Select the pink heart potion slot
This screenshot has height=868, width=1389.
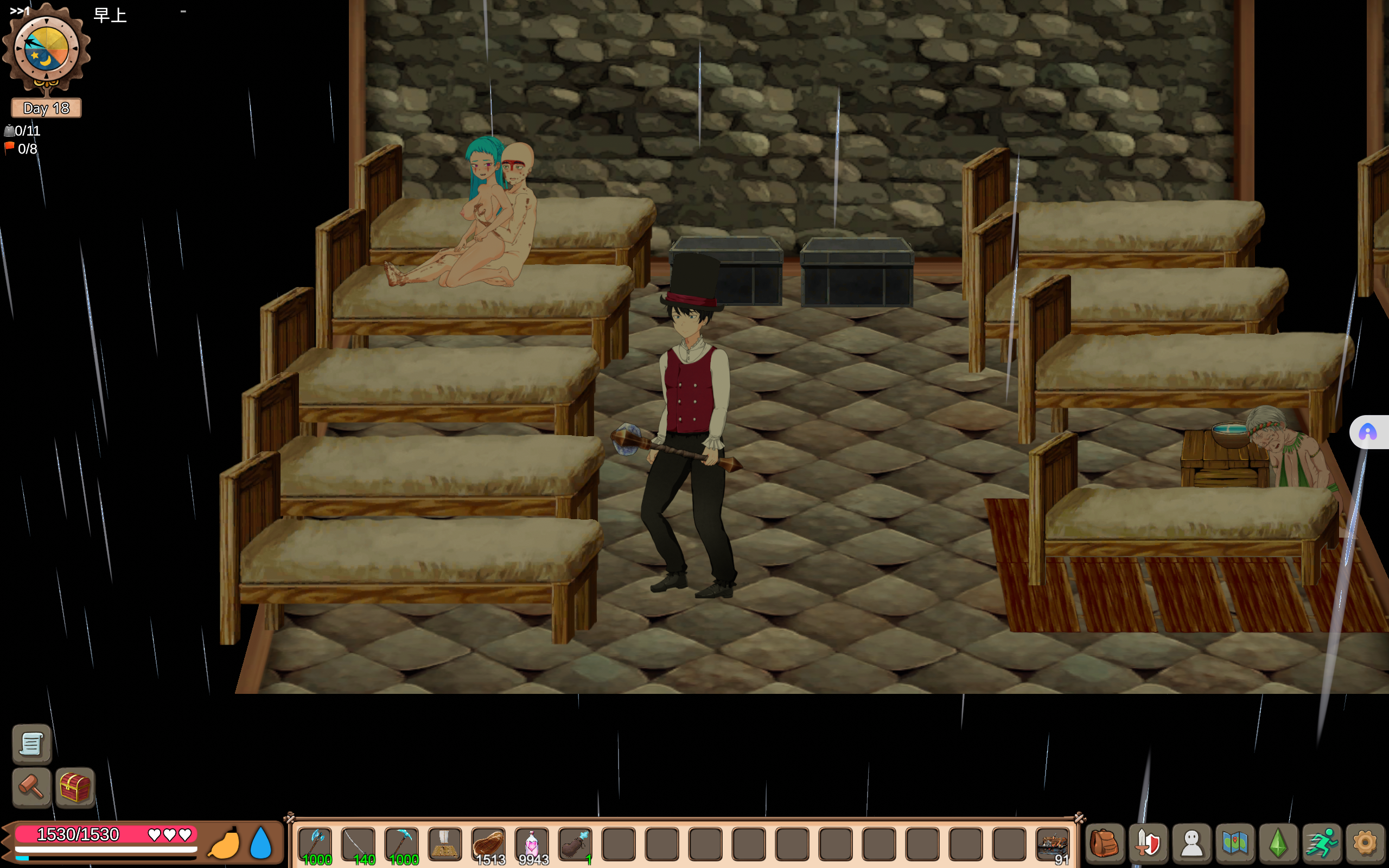tap(532, 844)
